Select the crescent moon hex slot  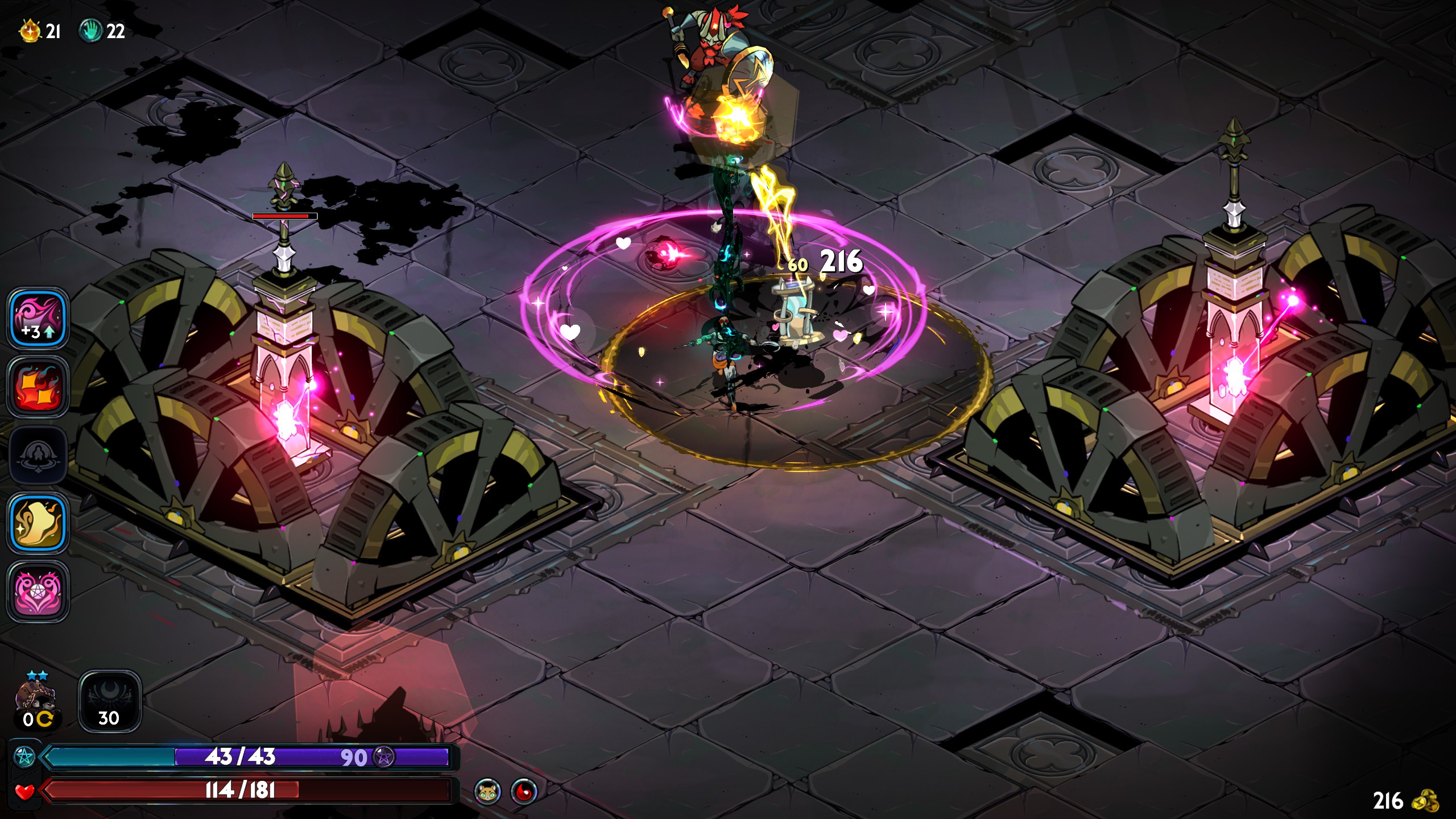click(x=109, y=701)
